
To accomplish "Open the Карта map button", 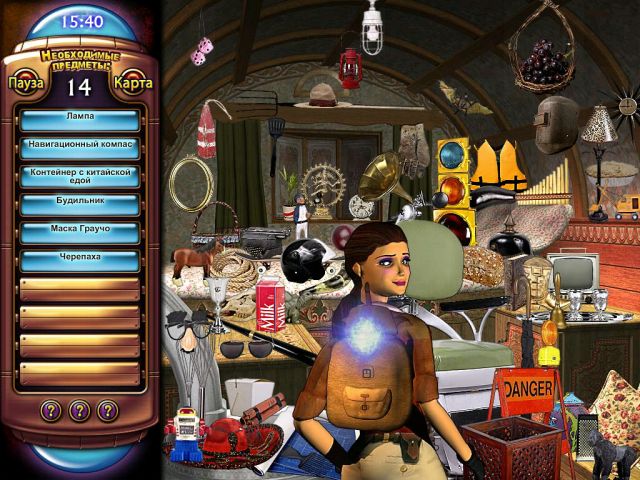I will coord(133,82).
